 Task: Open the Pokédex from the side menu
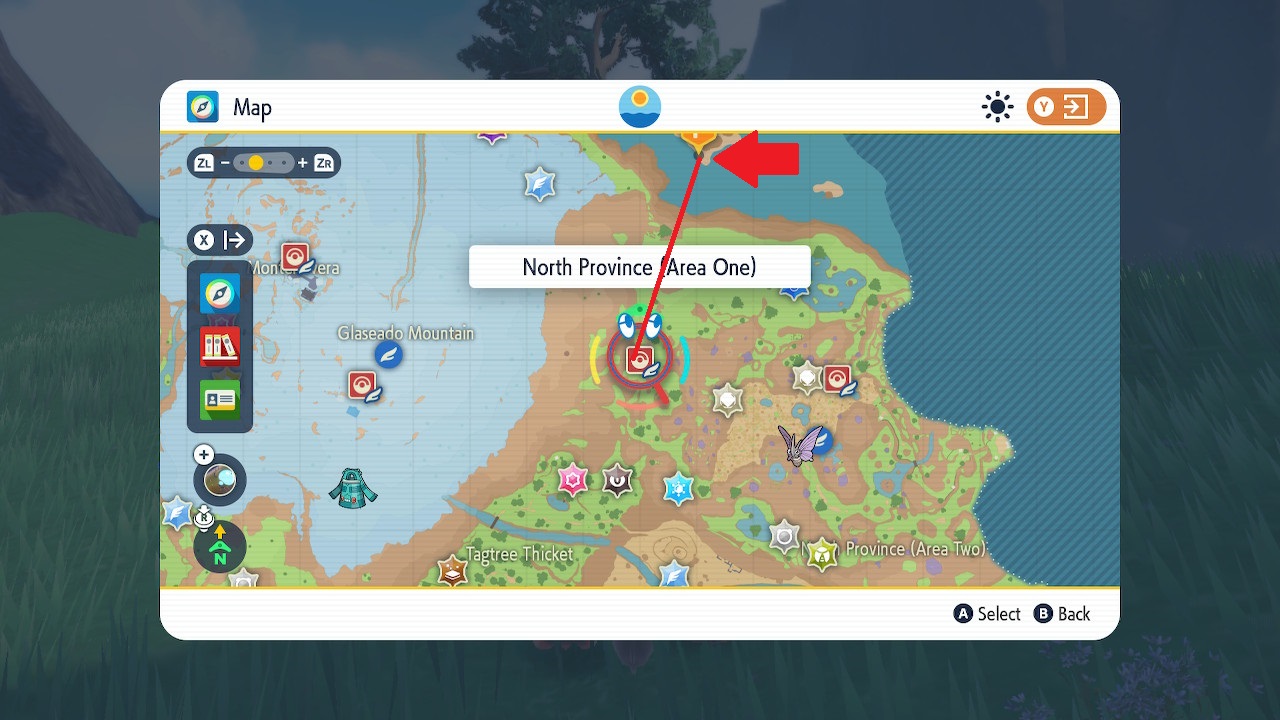click(219, 347)
